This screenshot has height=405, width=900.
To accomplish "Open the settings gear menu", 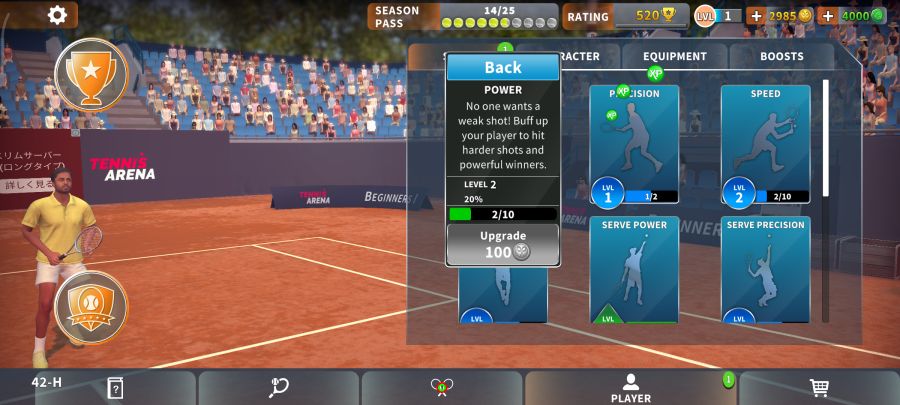I will pos(57,15).
